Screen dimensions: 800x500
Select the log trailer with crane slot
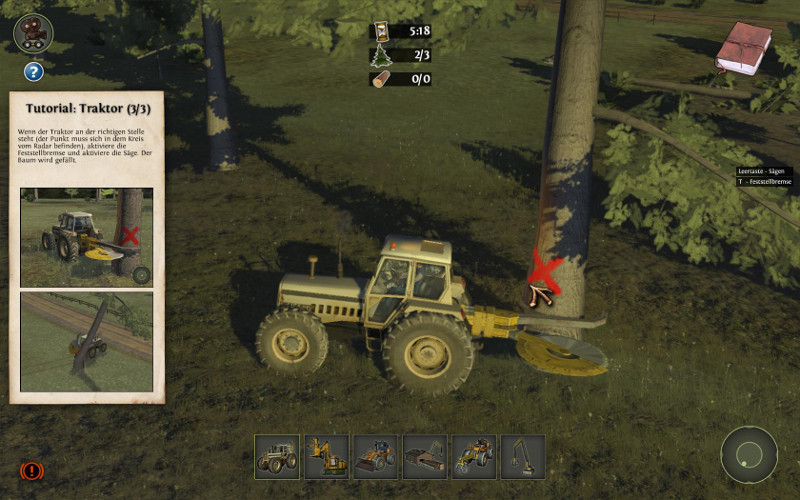point(425,456)
